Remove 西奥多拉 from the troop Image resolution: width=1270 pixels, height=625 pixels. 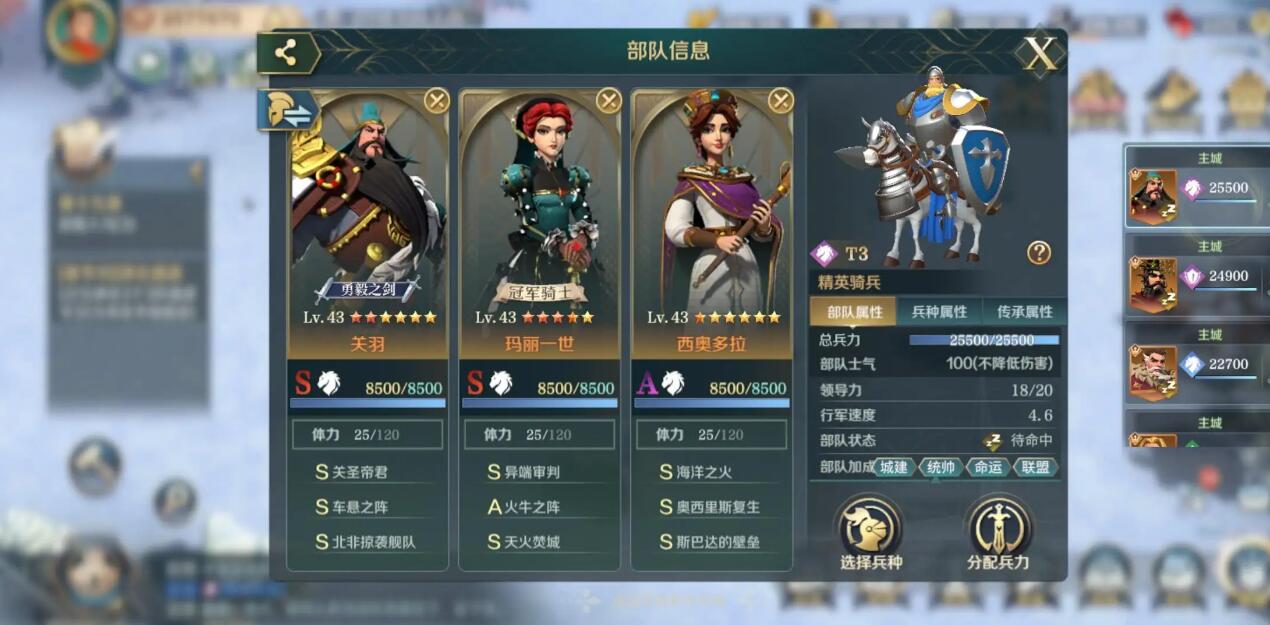pos(781,100)
